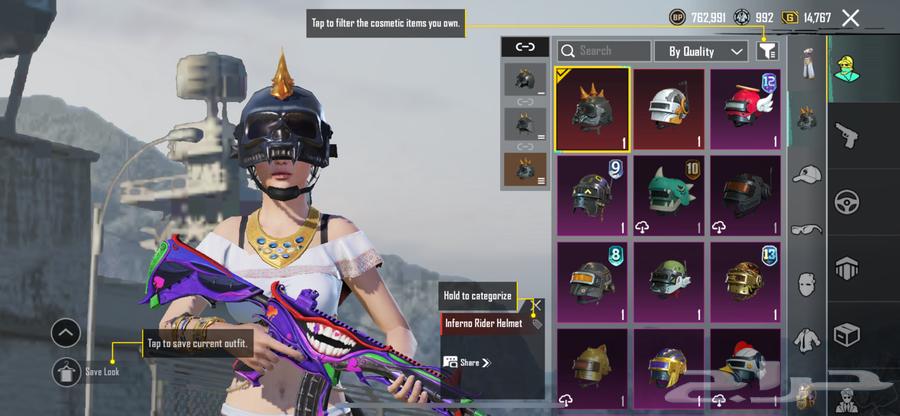This screenshot has height=416, width=900.
Task: Save the current outfit with Save Look
Action: (x=67, y=371)
